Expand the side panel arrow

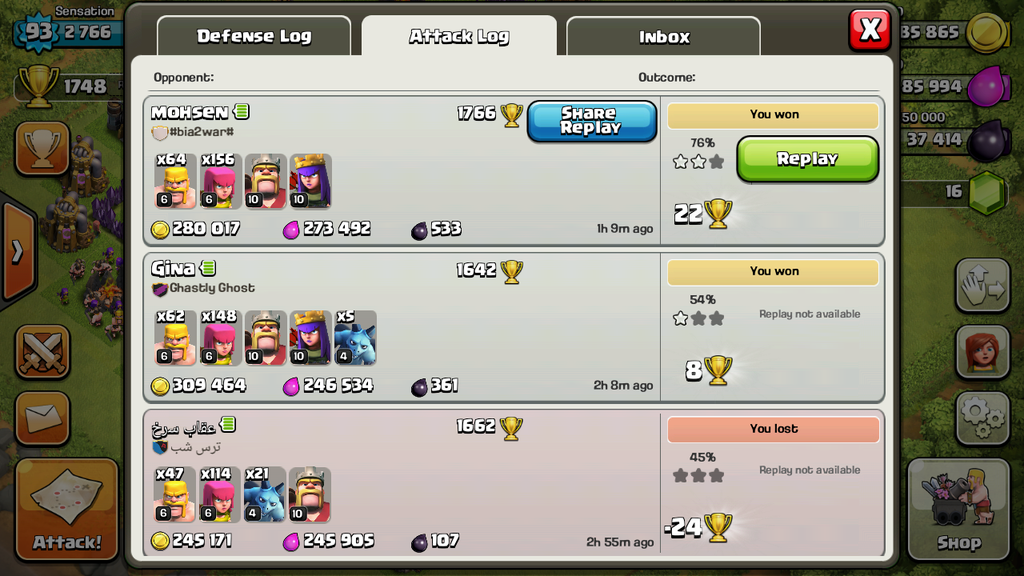[x=17, y=251]
